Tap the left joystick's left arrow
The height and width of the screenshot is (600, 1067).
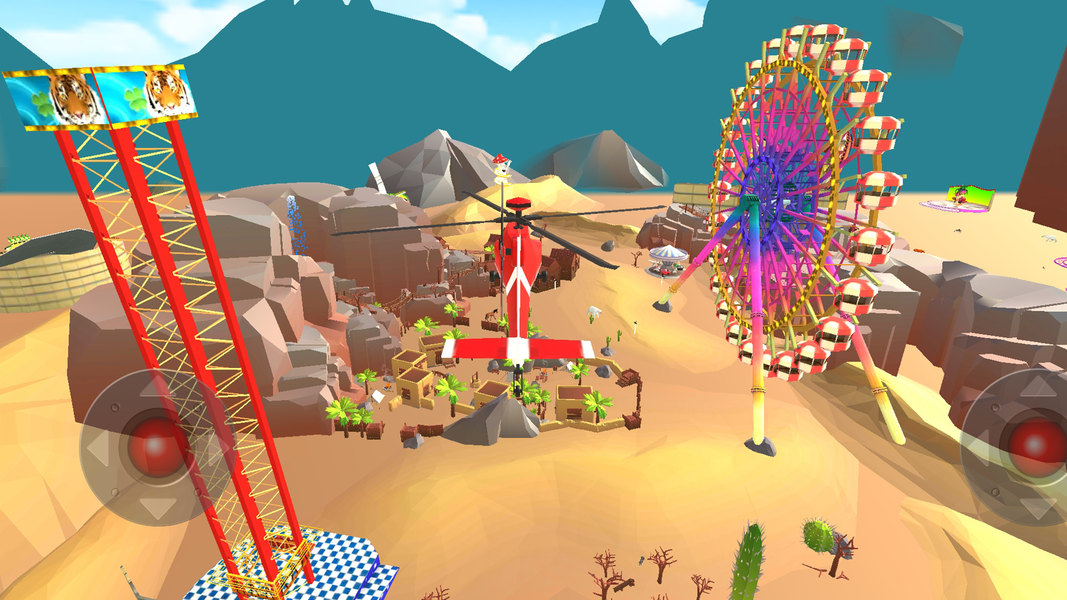pos(98,447)
